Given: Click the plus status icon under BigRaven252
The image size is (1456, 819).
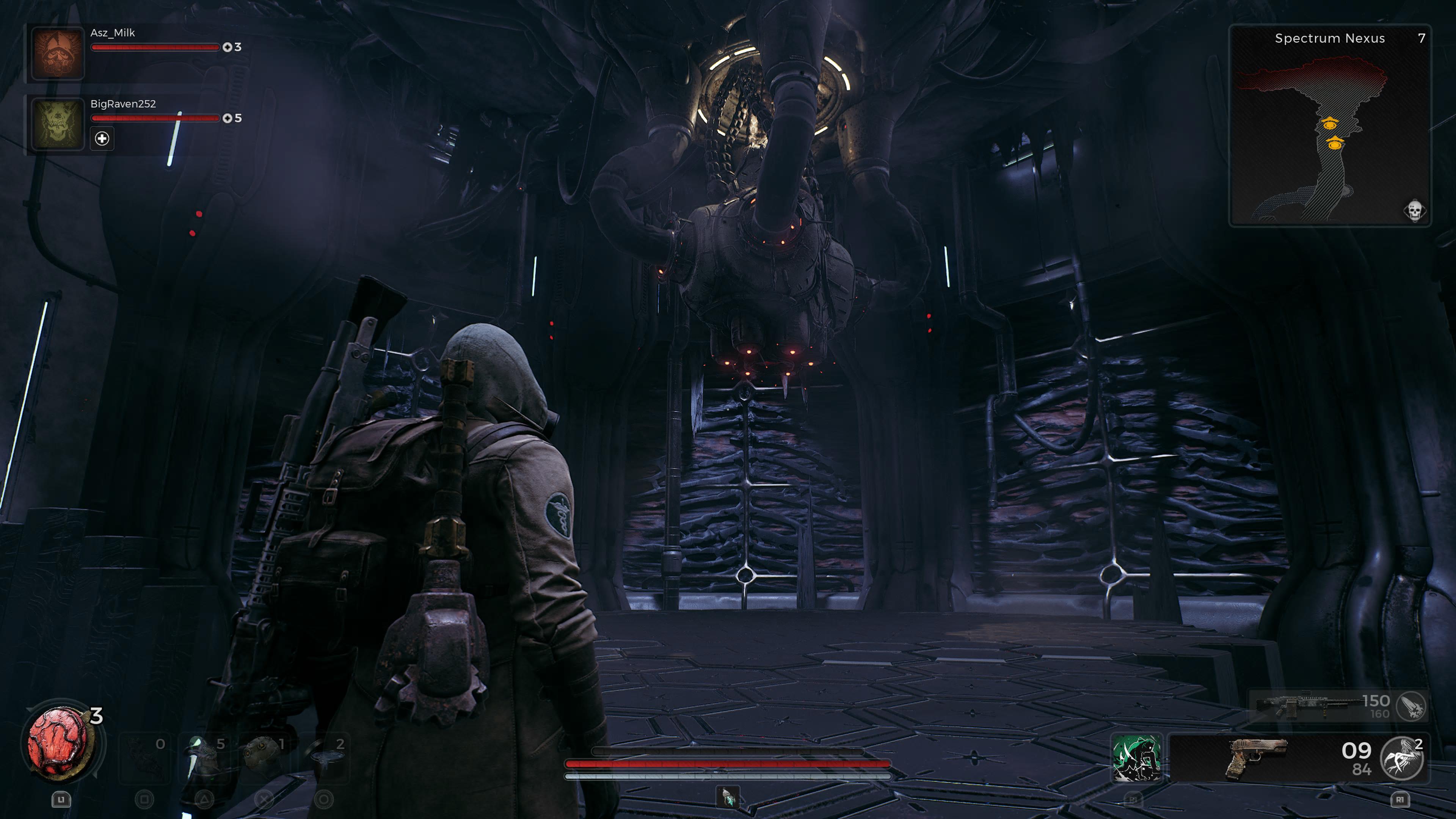Looking at the screenshot, I should pos(102,138).
